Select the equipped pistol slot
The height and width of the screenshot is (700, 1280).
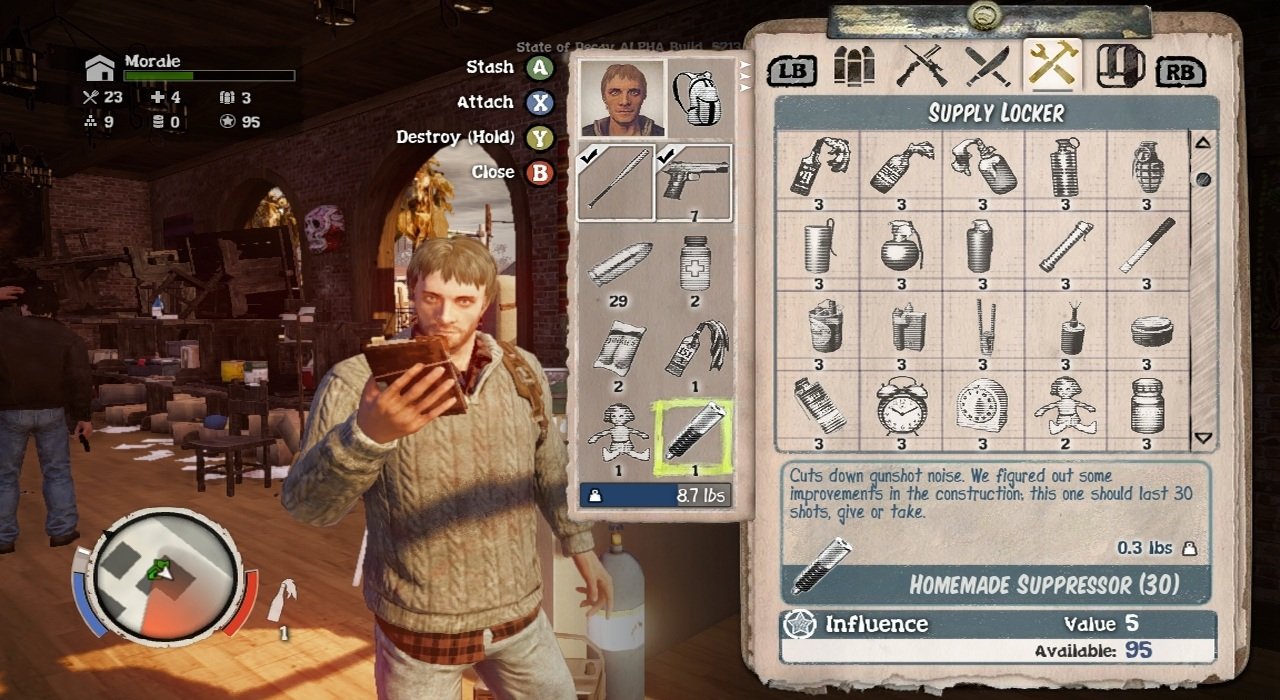[694, 182]
